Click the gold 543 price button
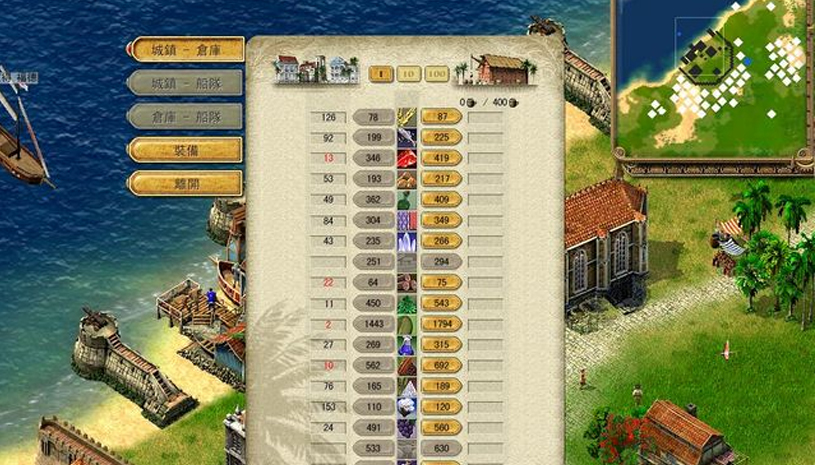815x465 pixels. coord(441,303)
